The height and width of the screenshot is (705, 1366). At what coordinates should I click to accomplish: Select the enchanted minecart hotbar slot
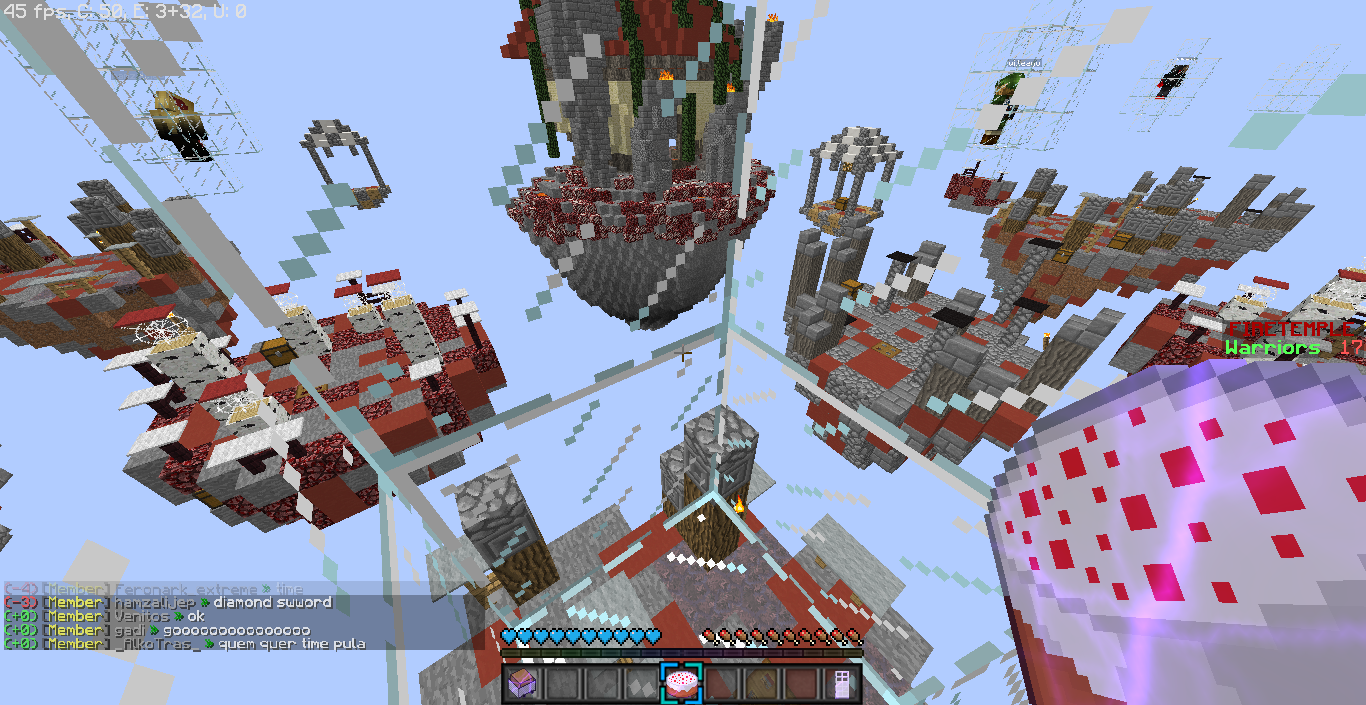[x=523, y=684]
